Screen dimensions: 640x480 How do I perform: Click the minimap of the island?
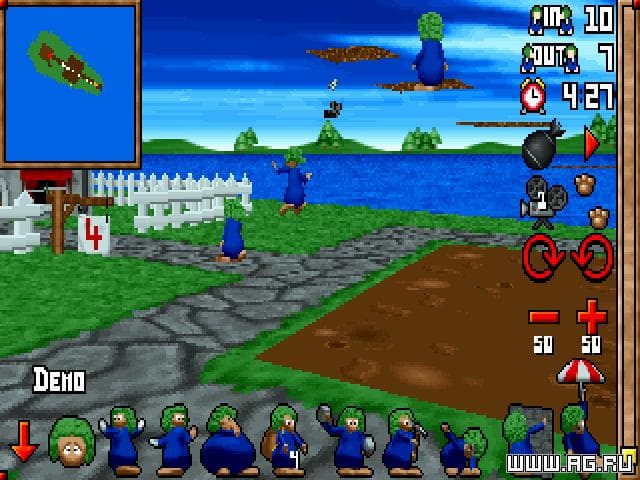69,83
